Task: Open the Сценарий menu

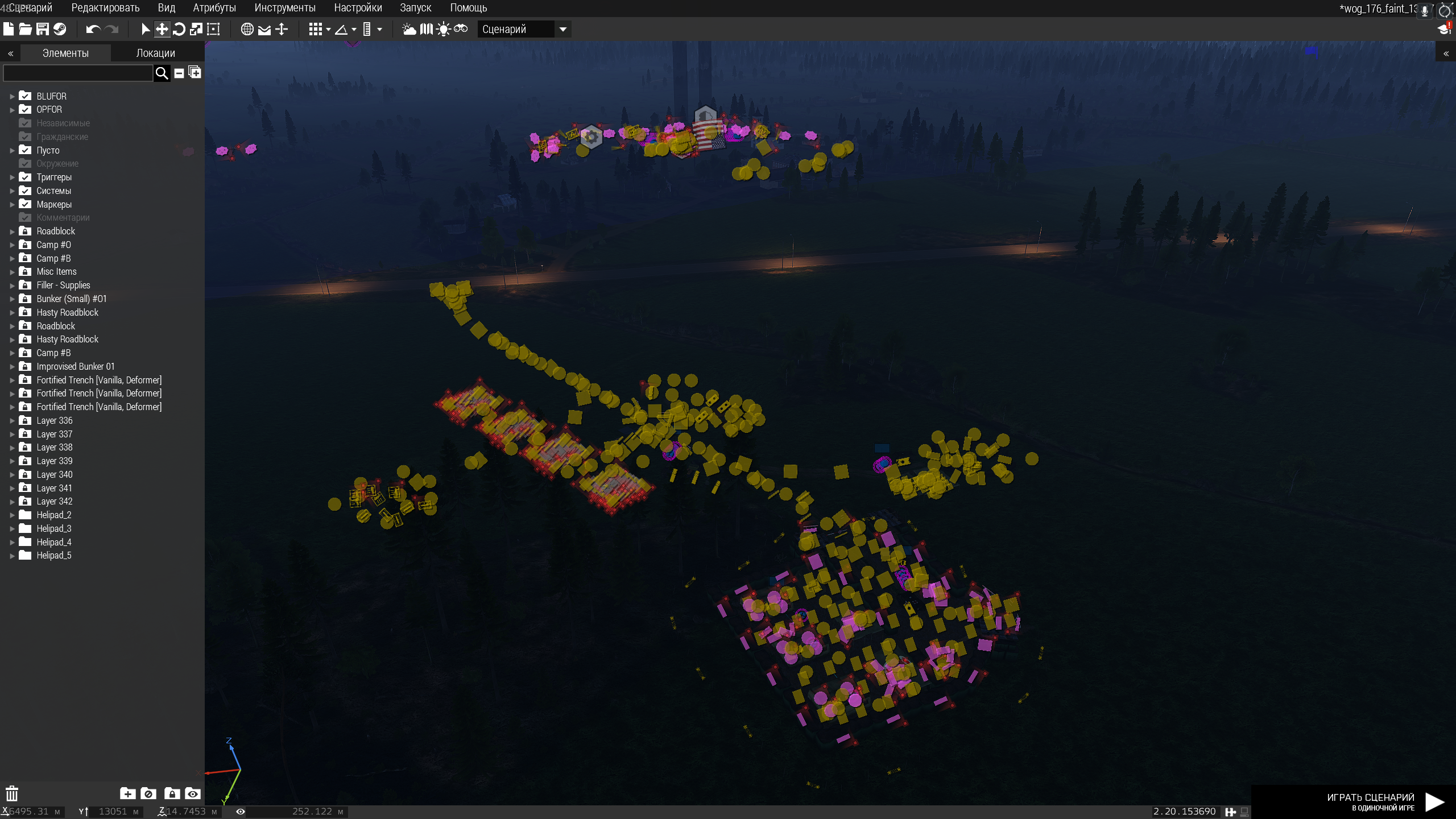Action: click(x=31, y=8)
